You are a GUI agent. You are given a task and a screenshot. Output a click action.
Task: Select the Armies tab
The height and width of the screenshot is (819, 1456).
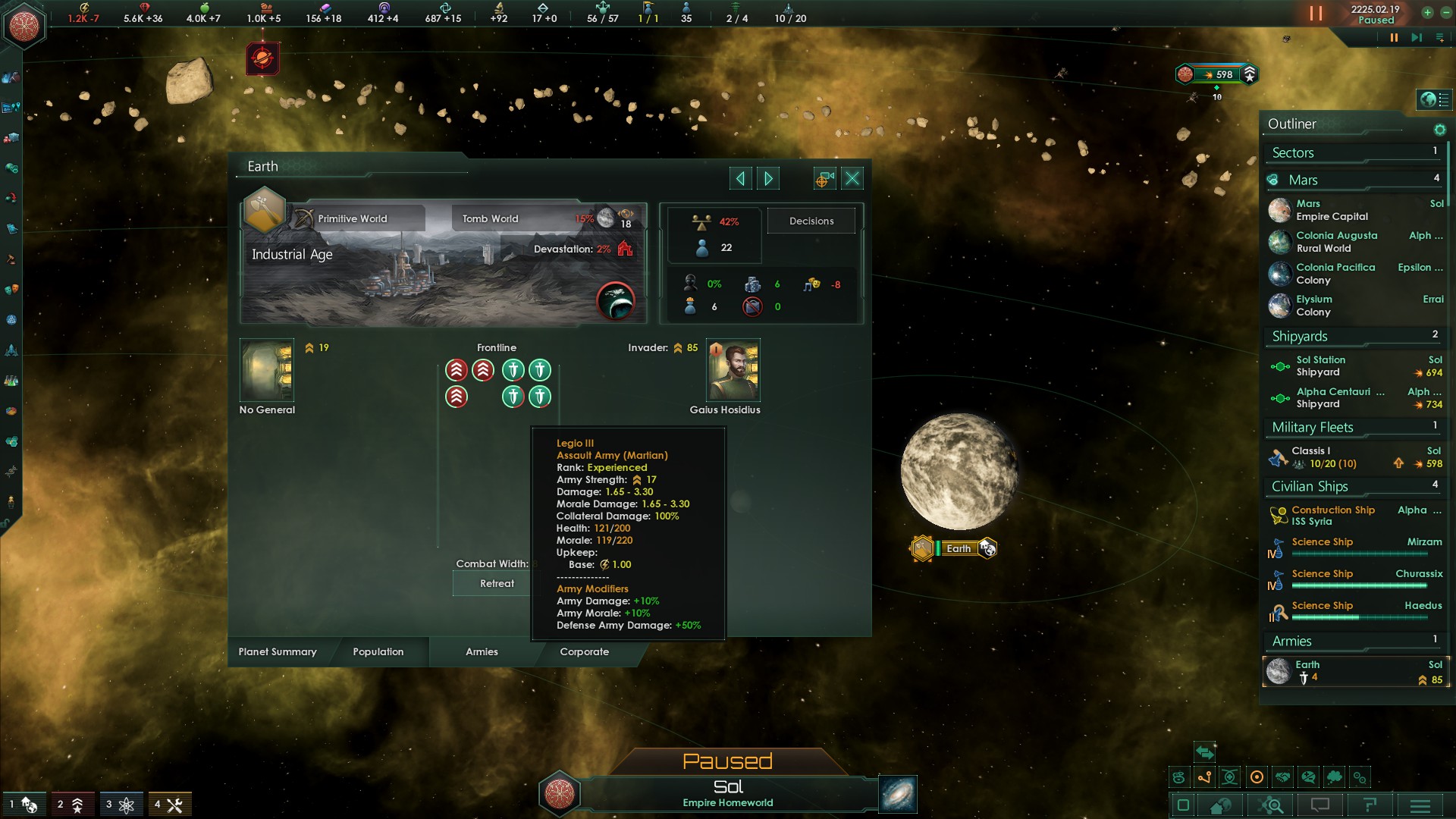pyautogui.click(x=482, y=651)
